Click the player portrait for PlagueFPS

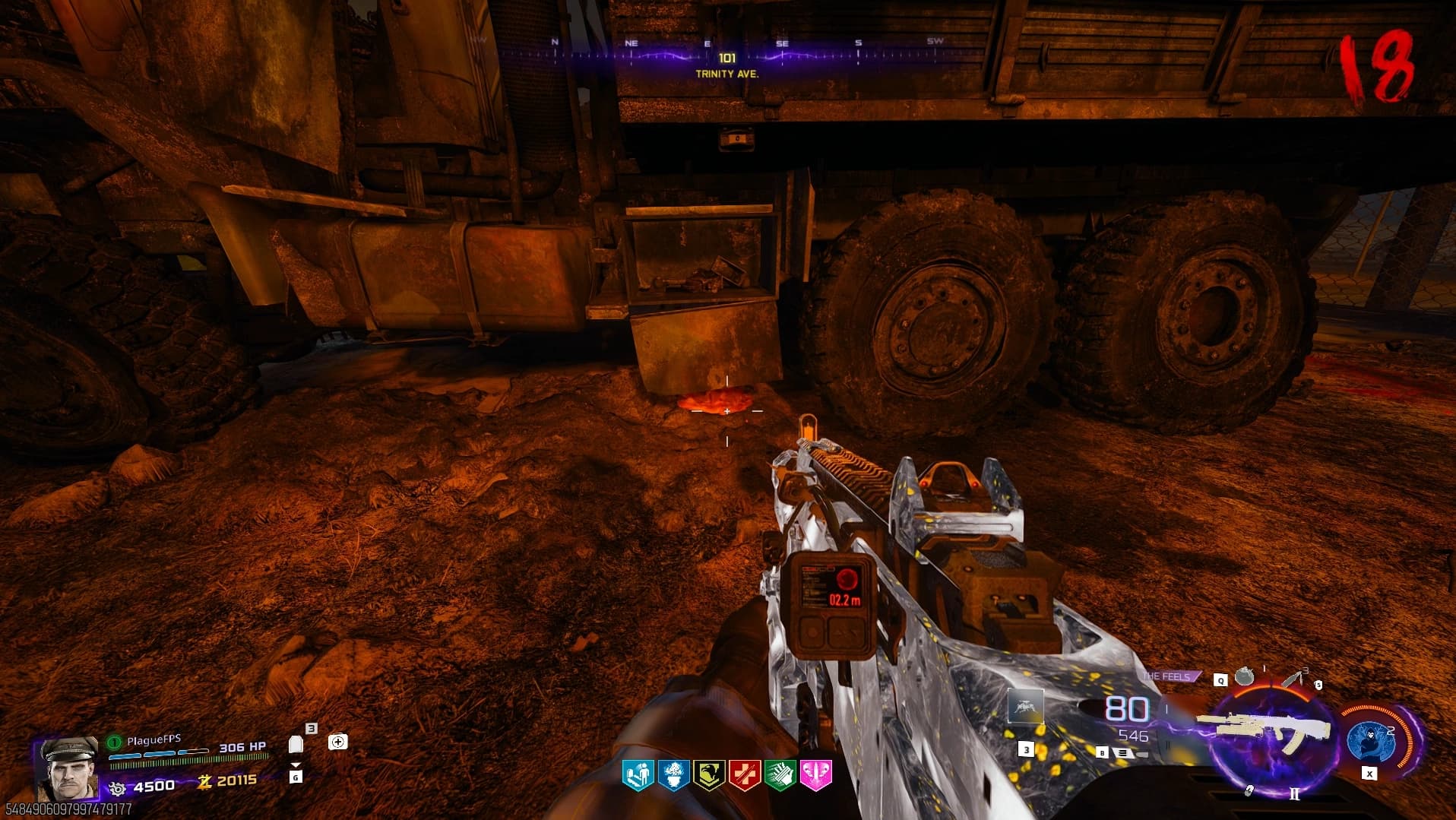point(67,770)
